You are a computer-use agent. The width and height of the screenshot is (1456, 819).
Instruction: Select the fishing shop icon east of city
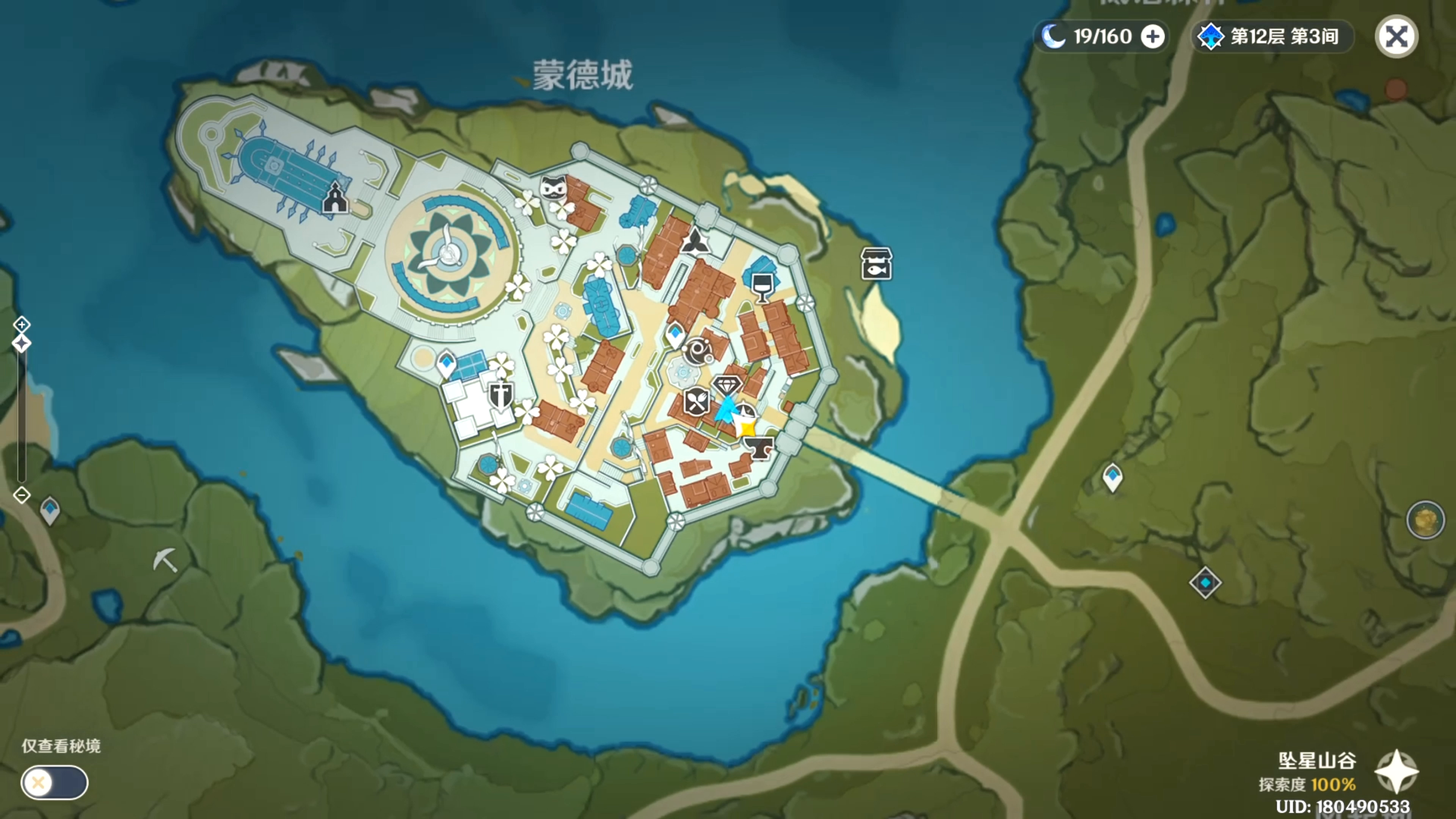click(876, 263)
